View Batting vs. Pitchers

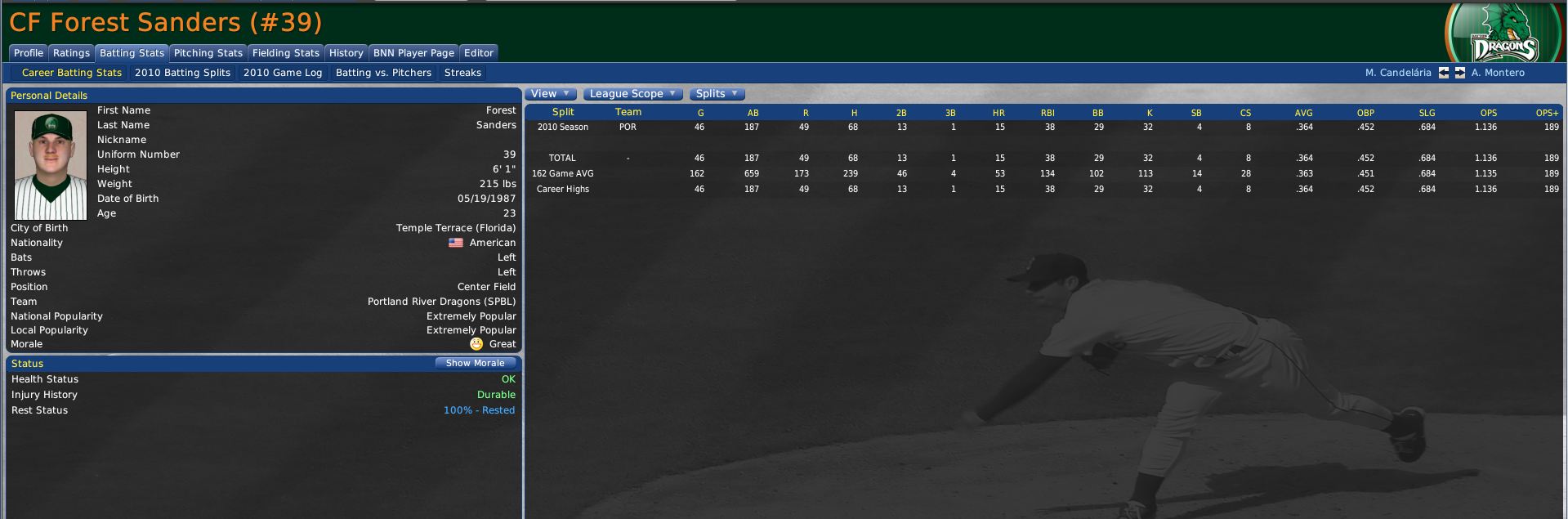pos(383,73)
